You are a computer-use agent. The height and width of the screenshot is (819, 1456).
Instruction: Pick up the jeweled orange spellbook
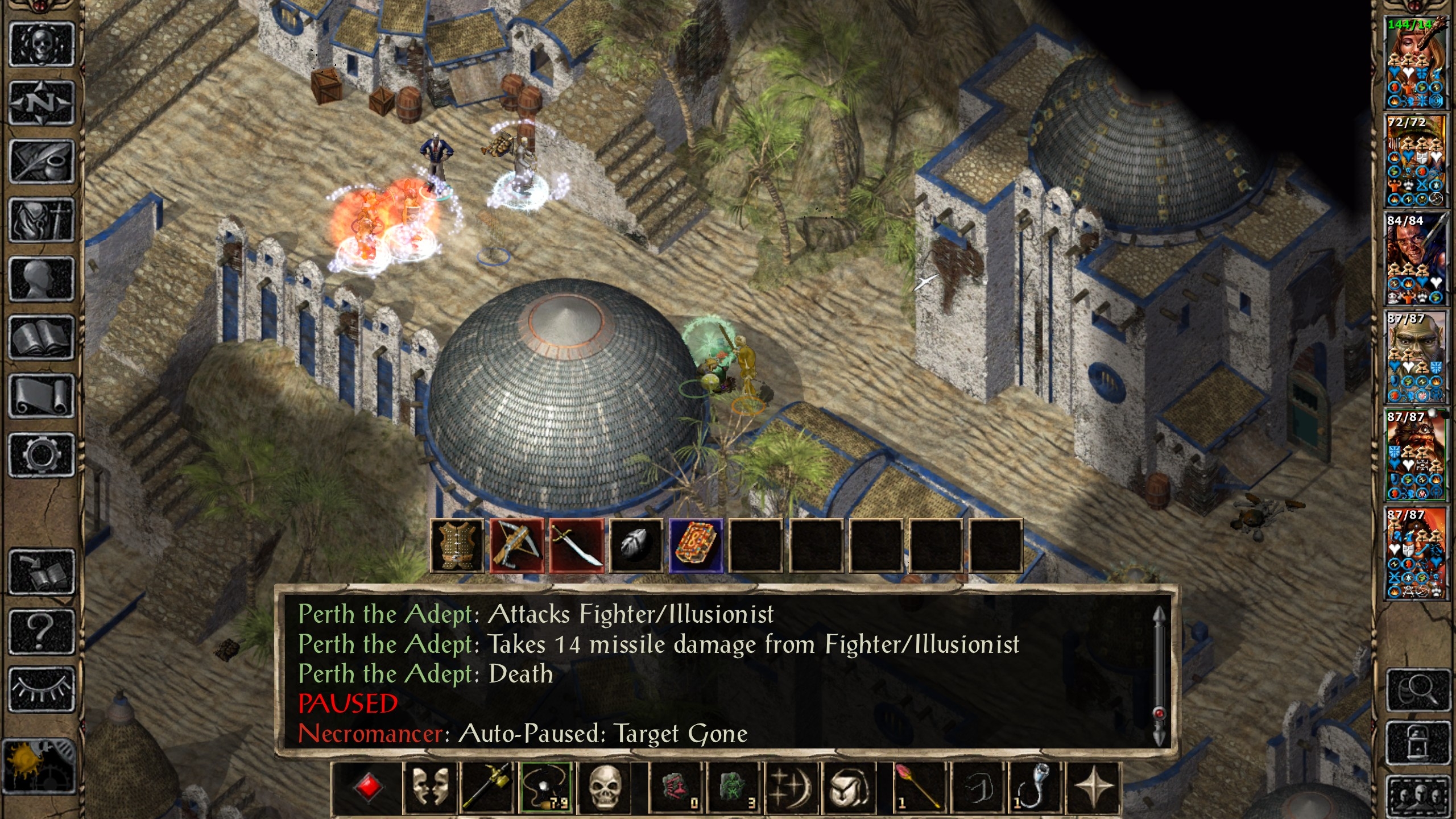696,545
